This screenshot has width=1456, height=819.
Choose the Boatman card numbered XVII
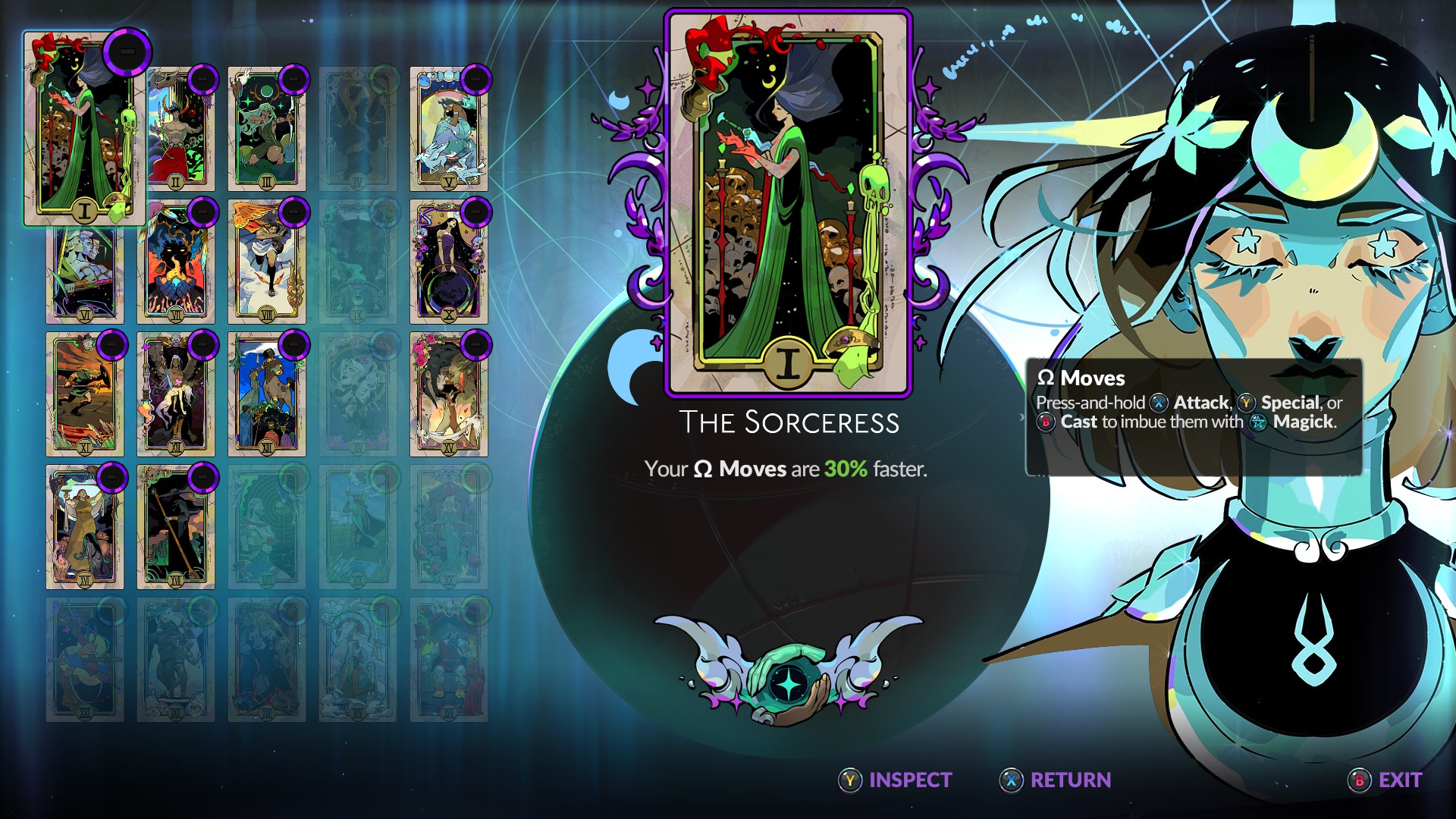[x=176, y=527]
